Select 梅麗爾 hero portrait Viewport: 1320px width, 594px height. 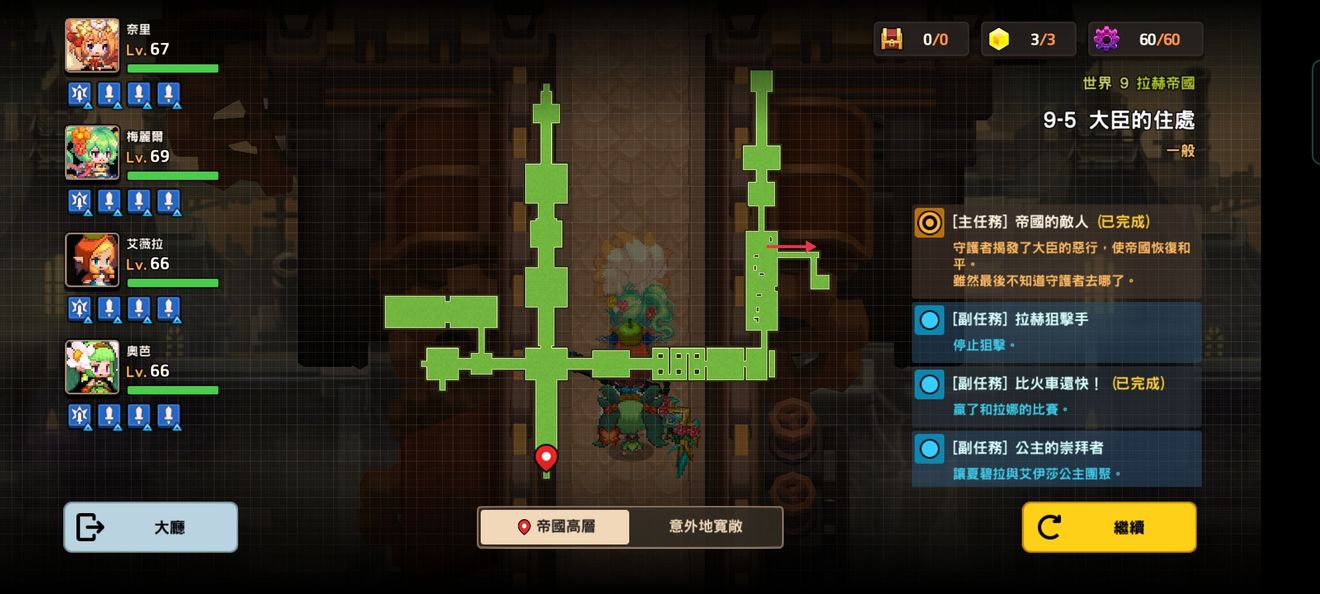92,153
